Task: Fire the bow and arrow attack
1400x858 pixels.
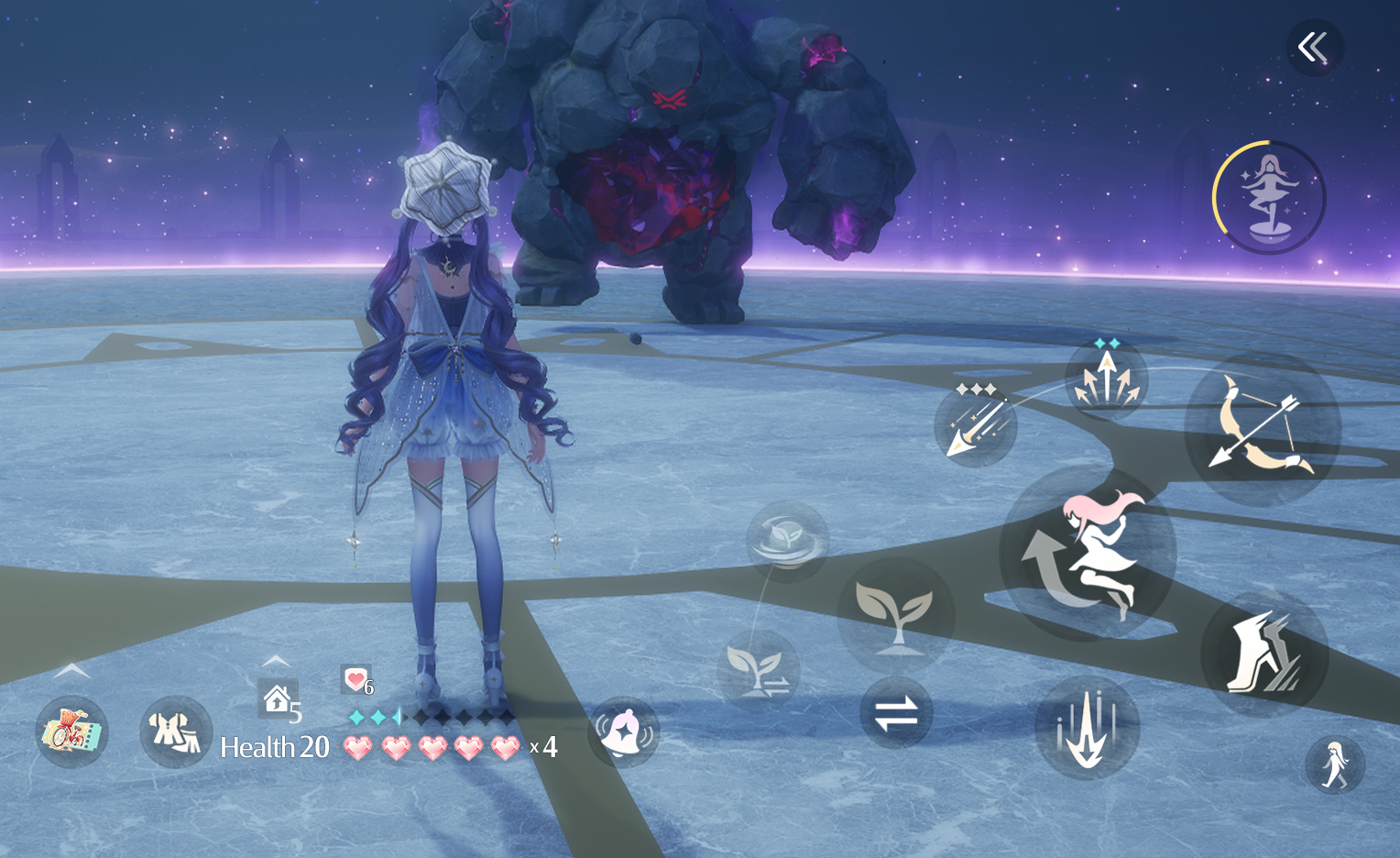Action: tap(1263, 429)
